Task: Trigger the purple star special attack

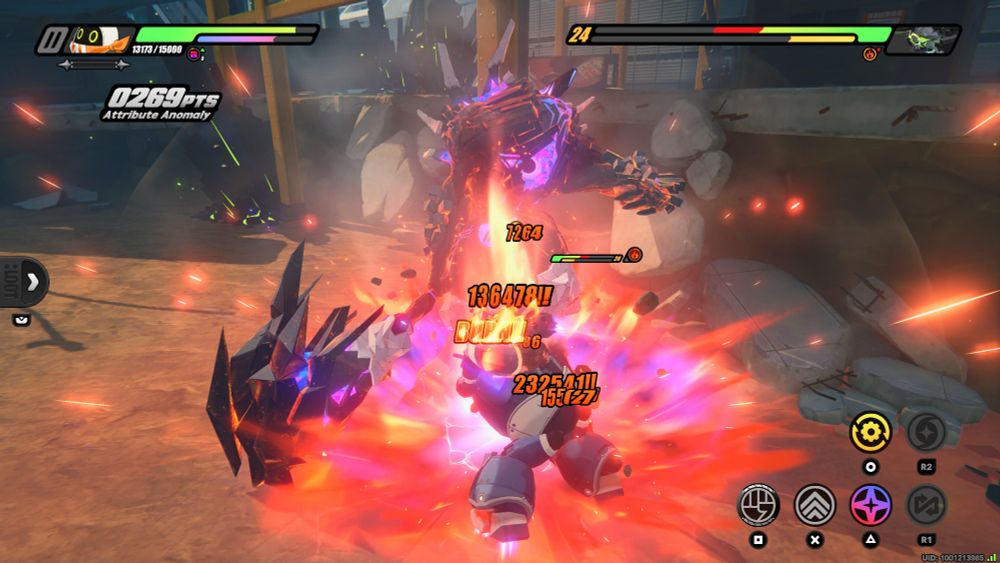Action: click(871, 505)
